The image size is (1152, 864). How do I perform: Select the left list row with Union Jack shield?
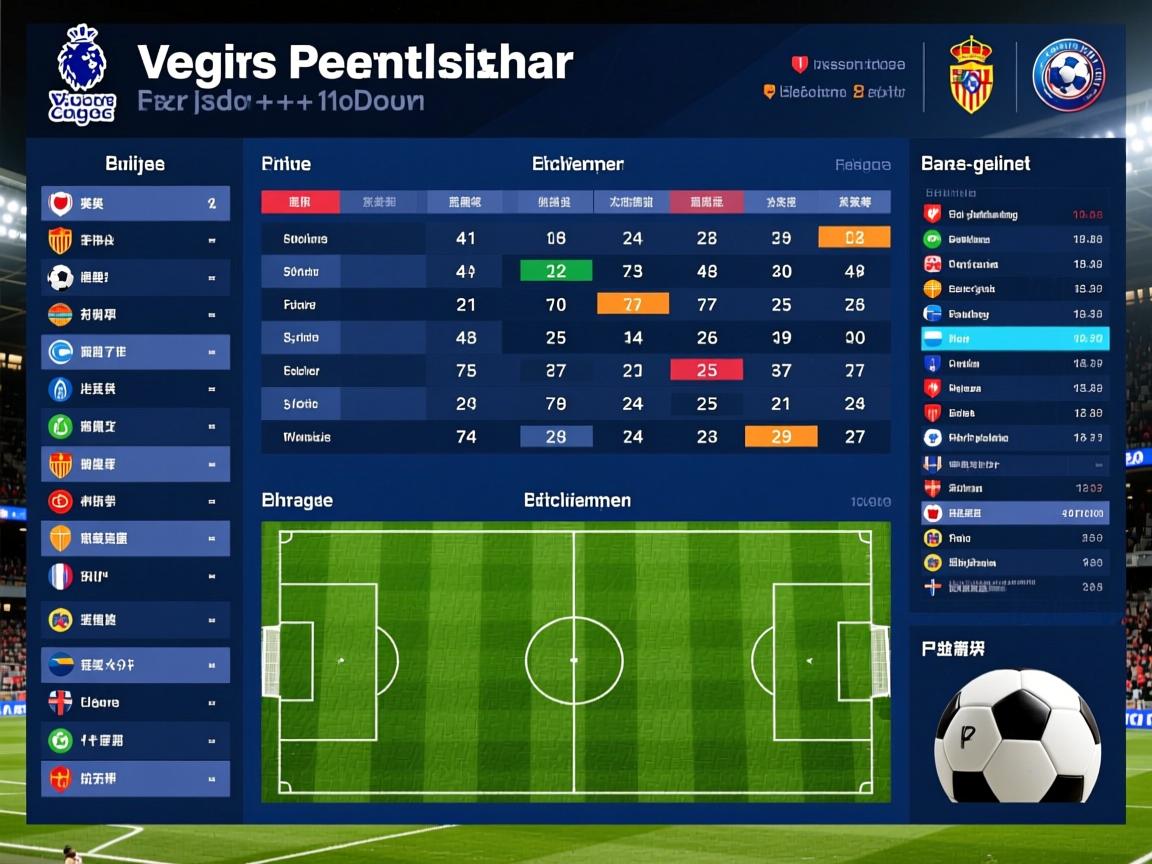(135, 702)
